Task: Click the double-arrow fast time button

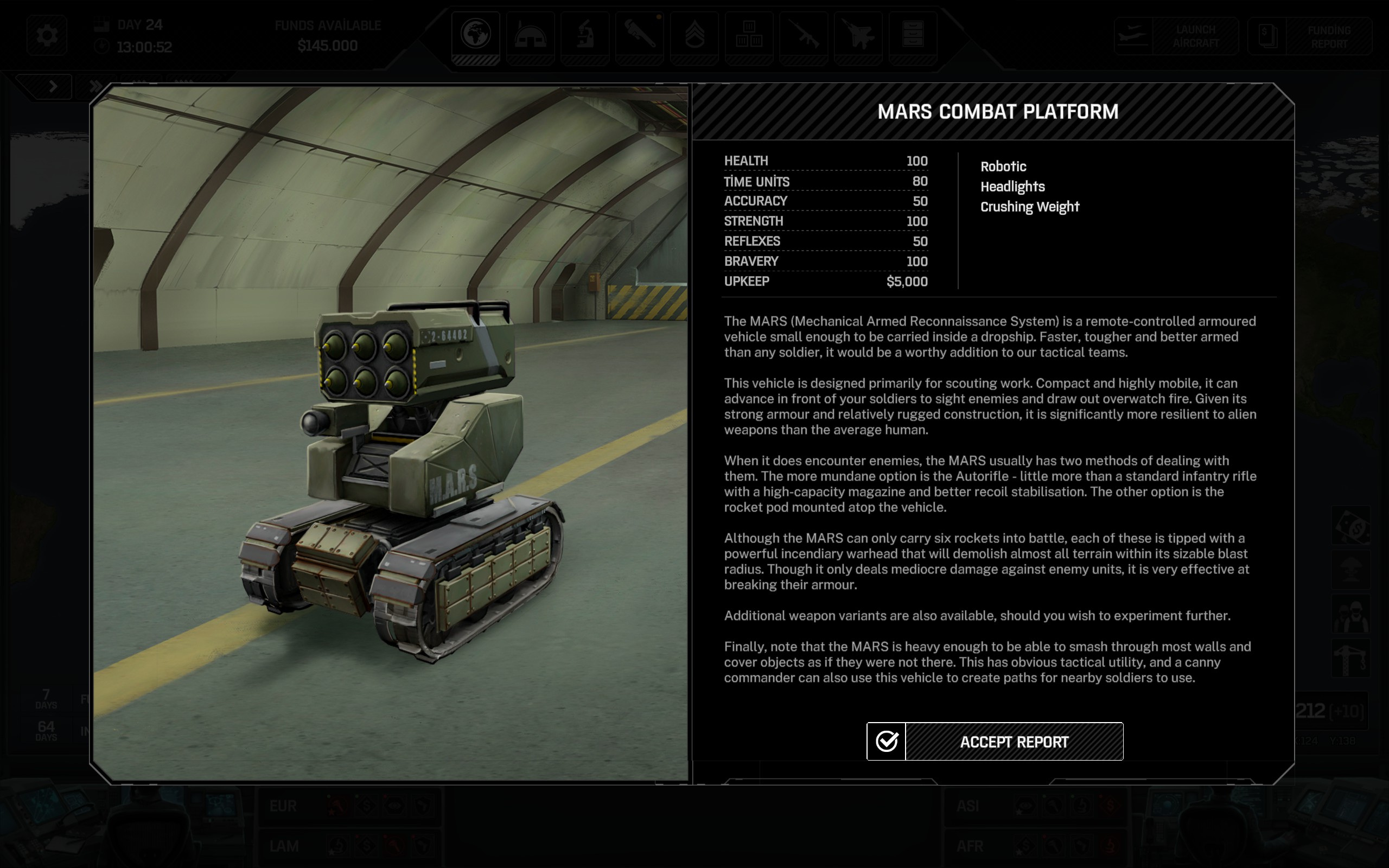Action: [95, 87]
